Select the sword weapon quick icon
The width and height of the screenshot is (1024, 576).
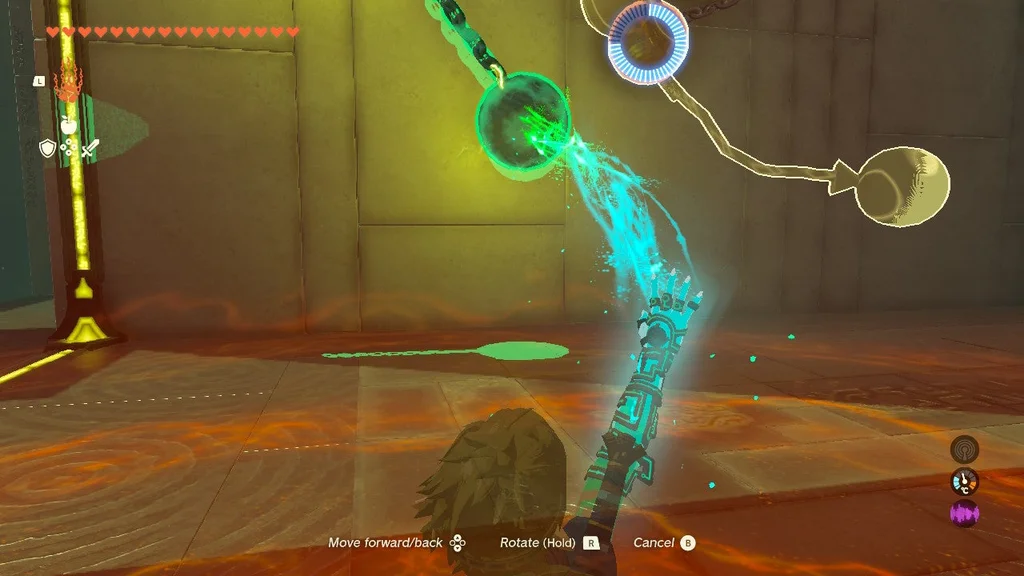click(x=90, y=149)
